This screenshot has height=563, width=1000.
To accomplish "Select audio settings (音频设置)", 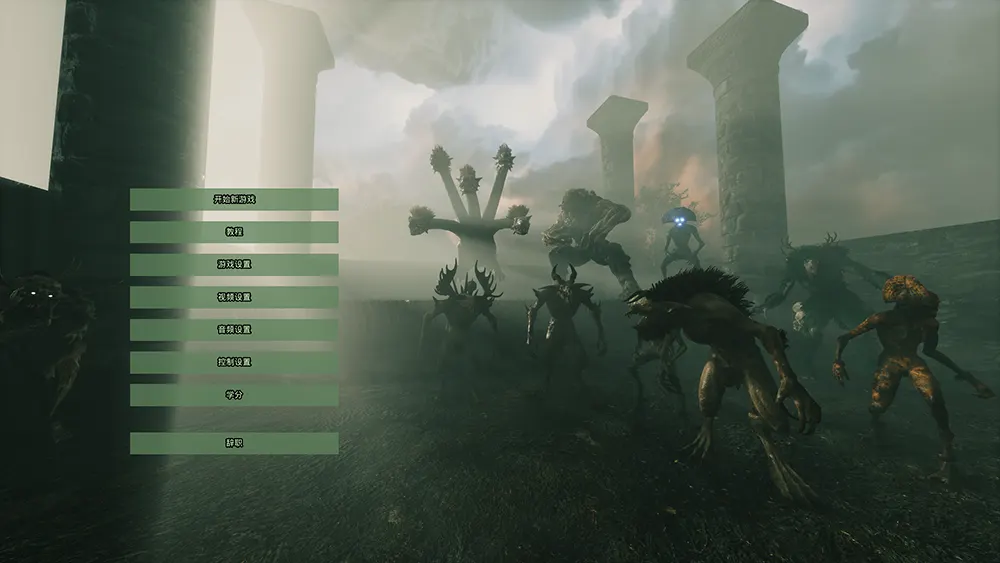I will (234, 330).
